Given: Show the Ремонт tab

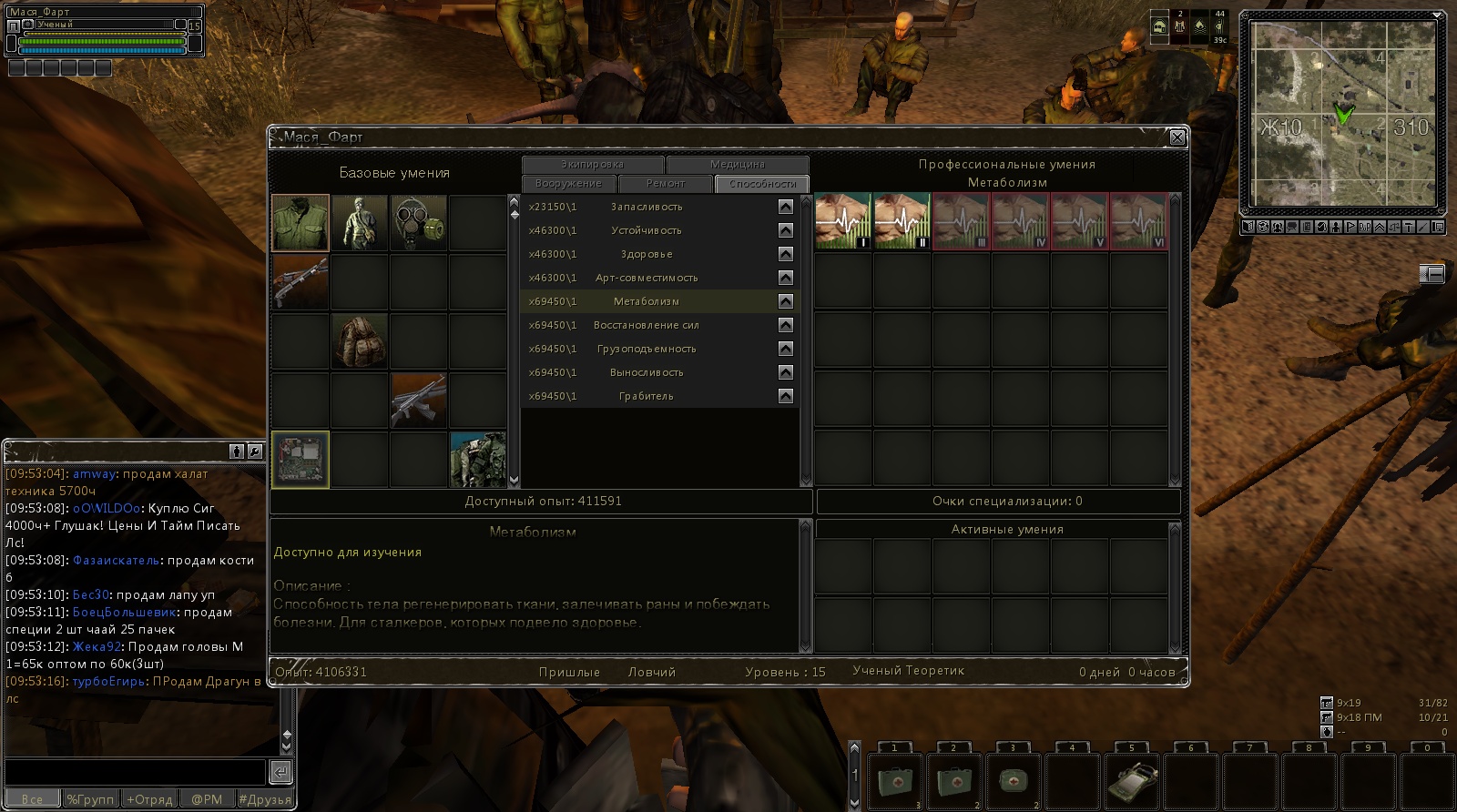Looking at the screenshot, I should point(665,184).
